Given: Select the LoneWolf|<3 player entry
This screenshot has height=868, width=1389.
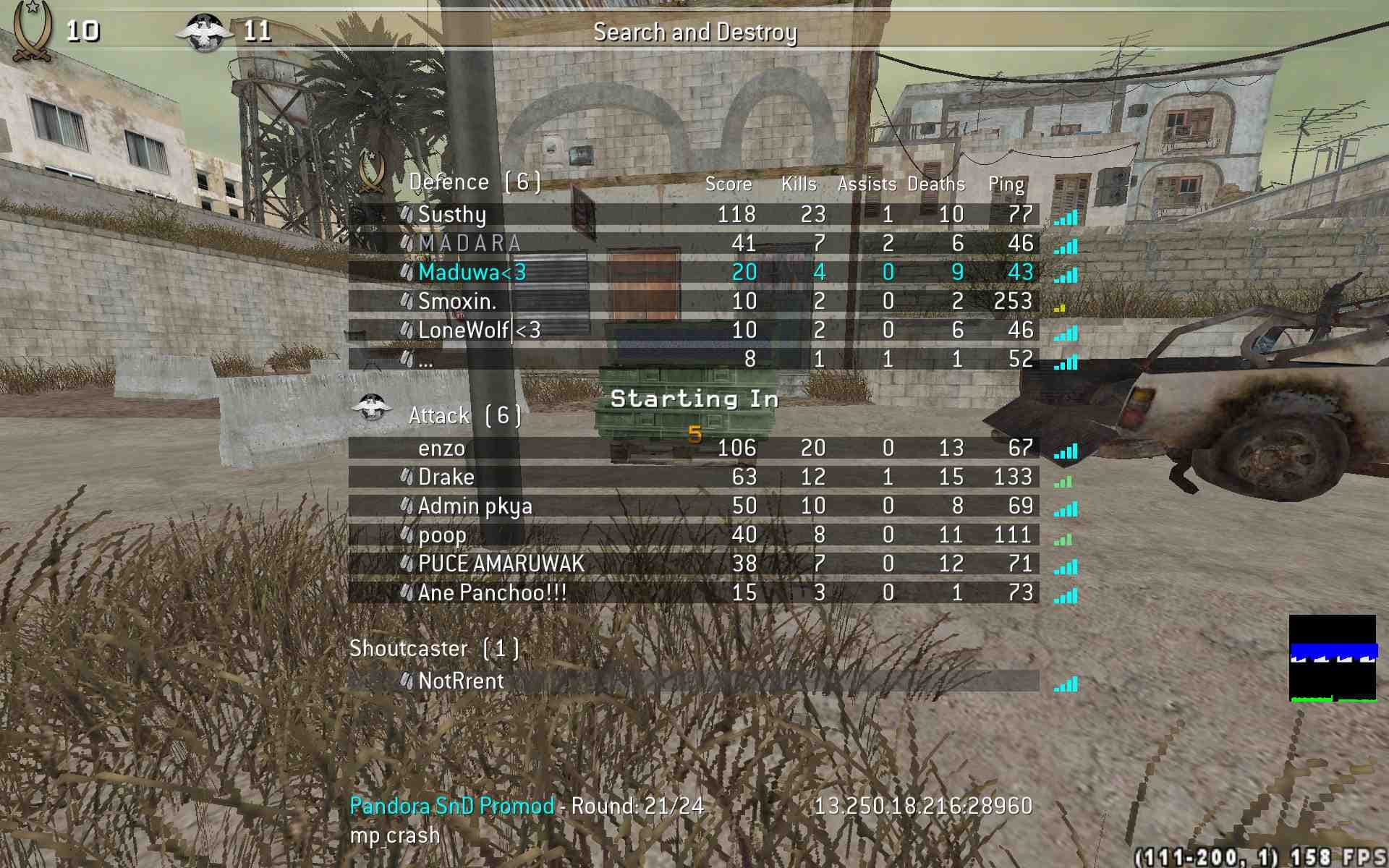Looking at the screenshot, I should click(479, 330).
